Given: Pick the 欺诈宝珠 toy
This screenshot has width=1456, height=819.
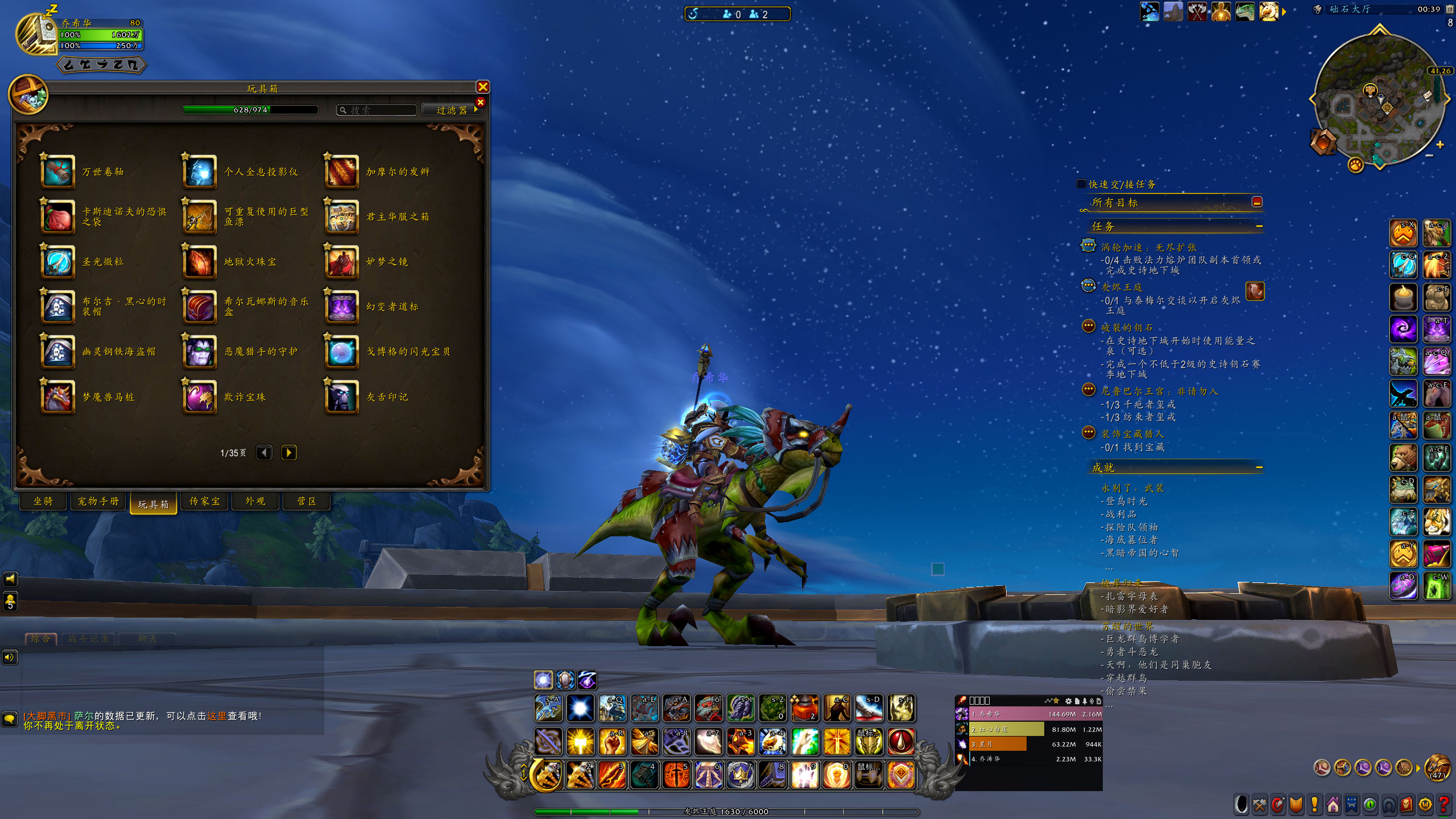Looking at the screenshot, I should (x=200, y=397).
